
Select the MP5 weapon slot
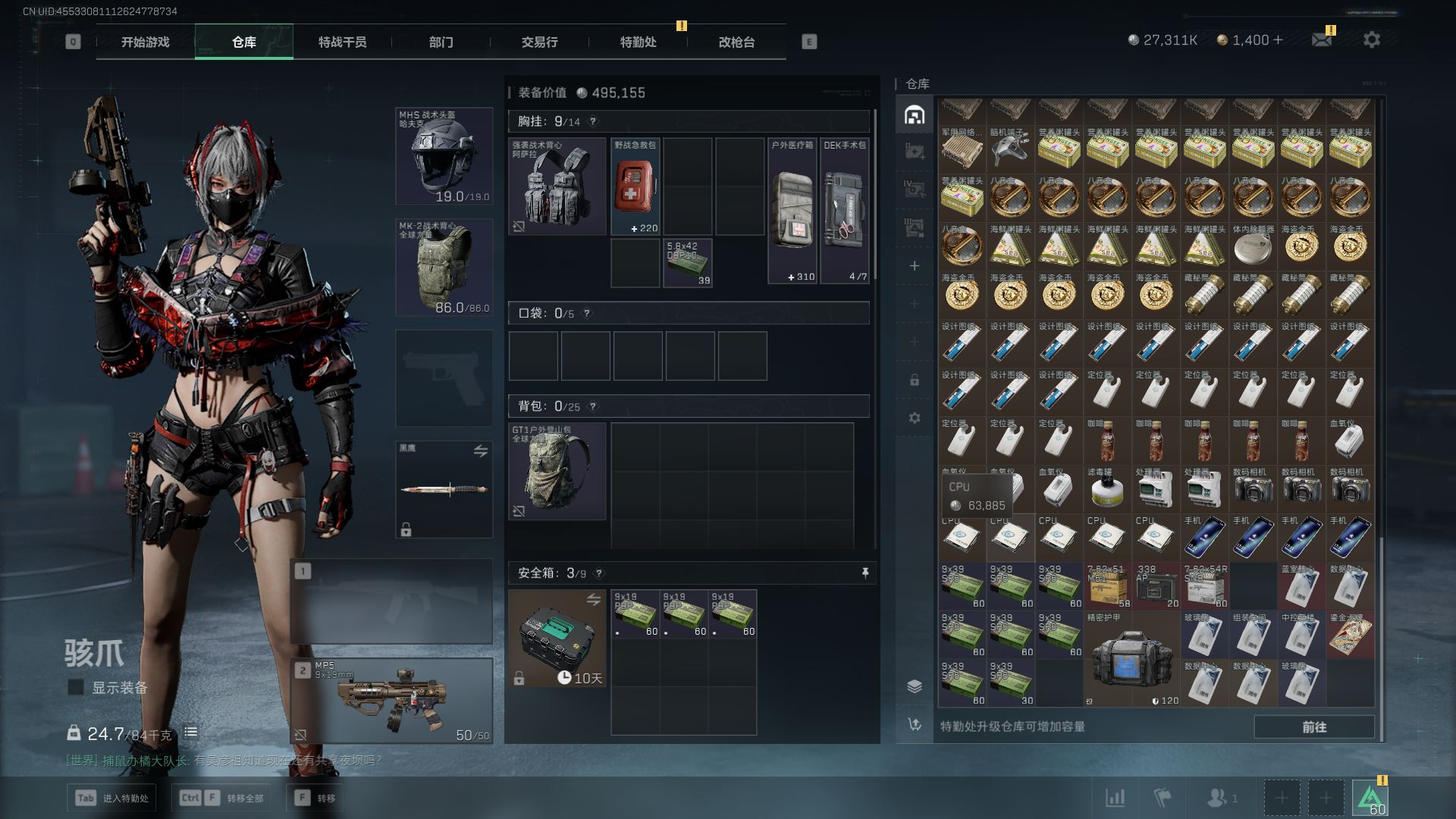(x=392, y=701)
